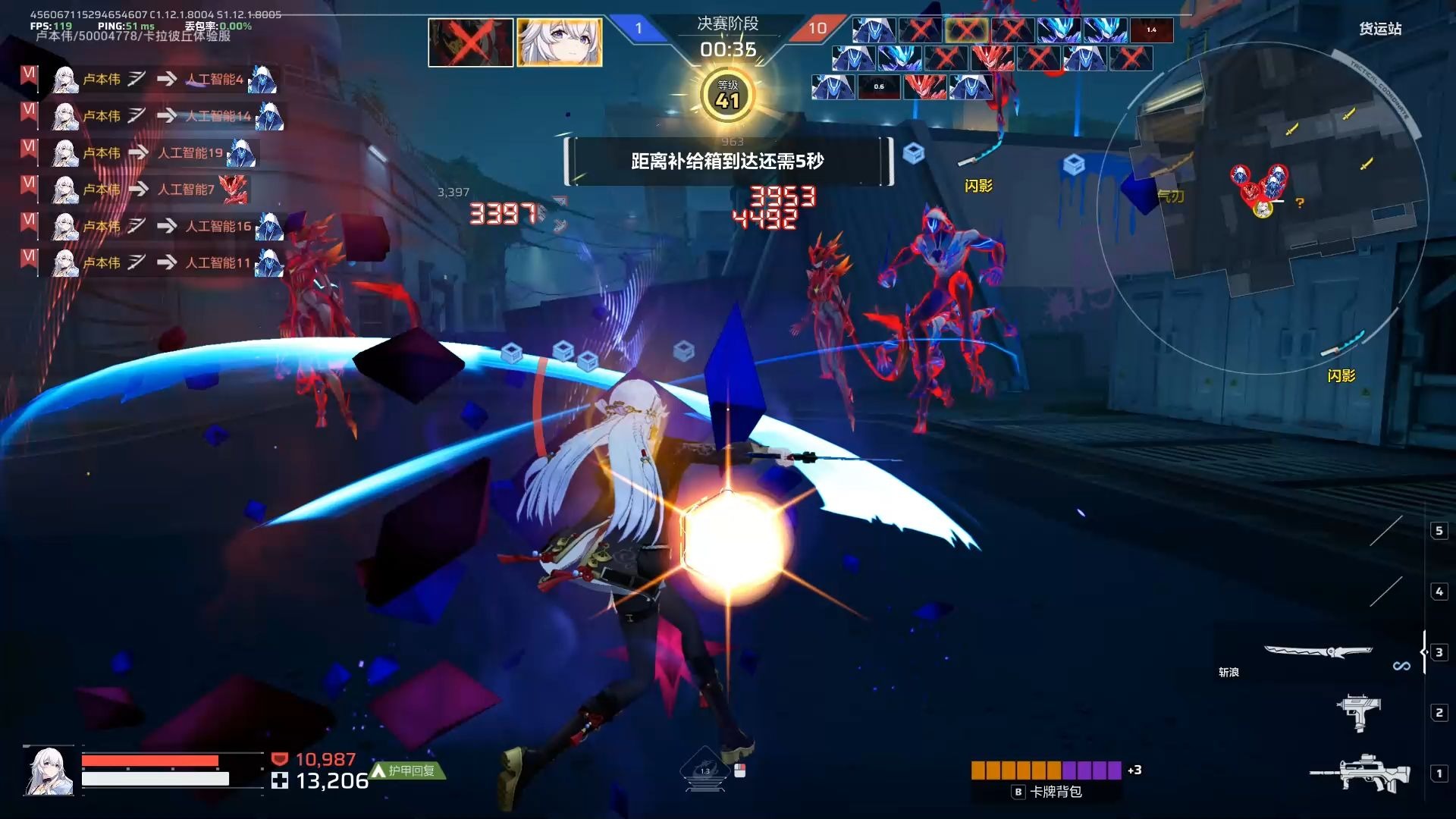Click the 护甲回复 armor recovery buff
Viewport: 1456px width, 819px height.
(408, 770)
